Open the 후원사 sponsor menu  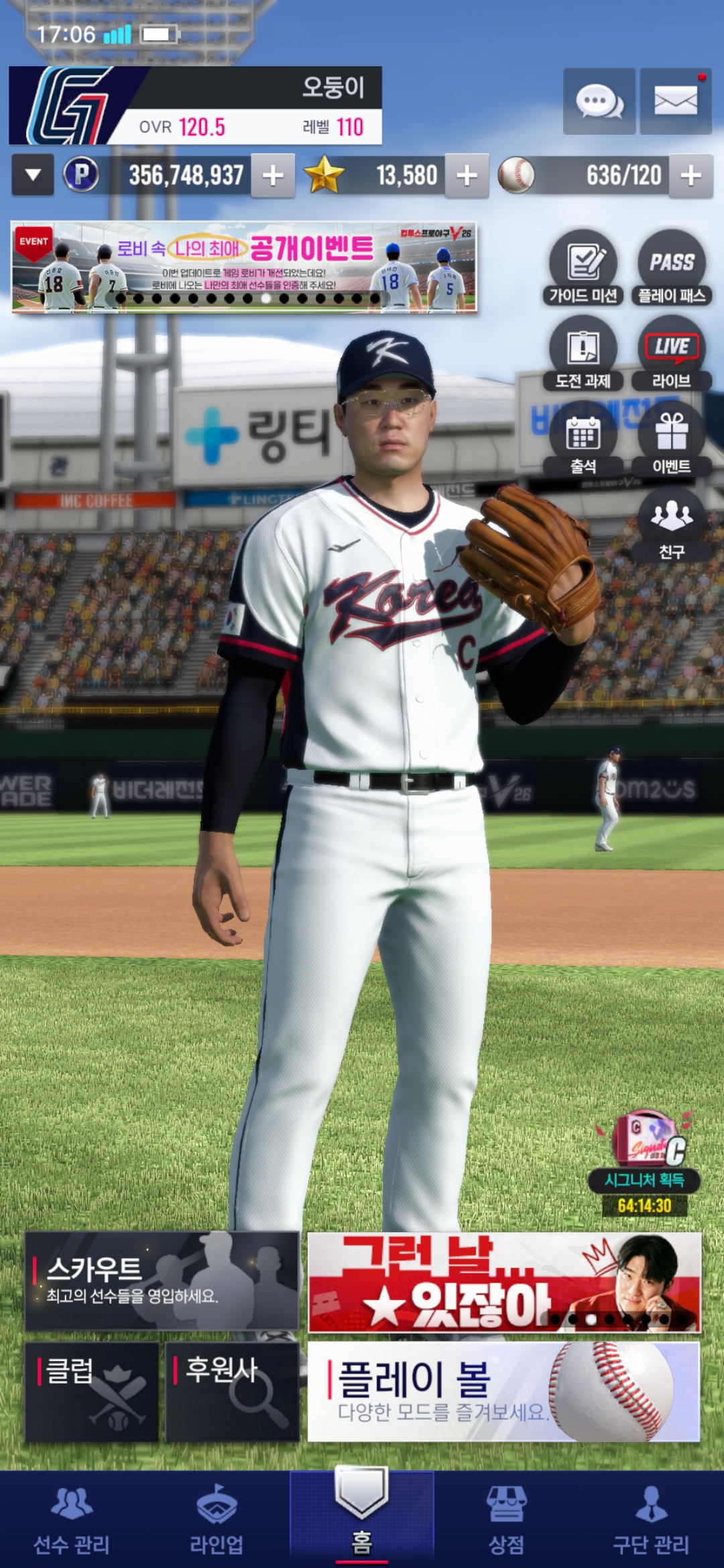[x=232, y=1391]
